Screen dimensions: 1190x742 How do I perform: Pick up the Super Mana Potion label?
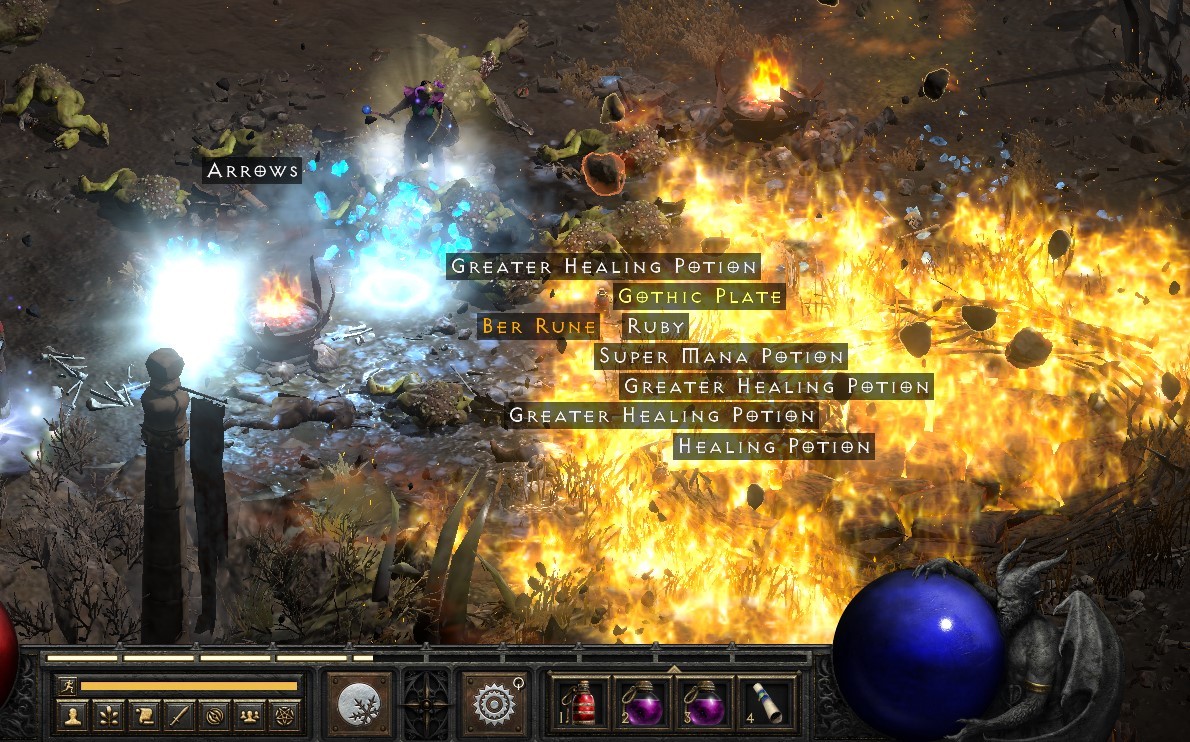(x=721, y=356)
